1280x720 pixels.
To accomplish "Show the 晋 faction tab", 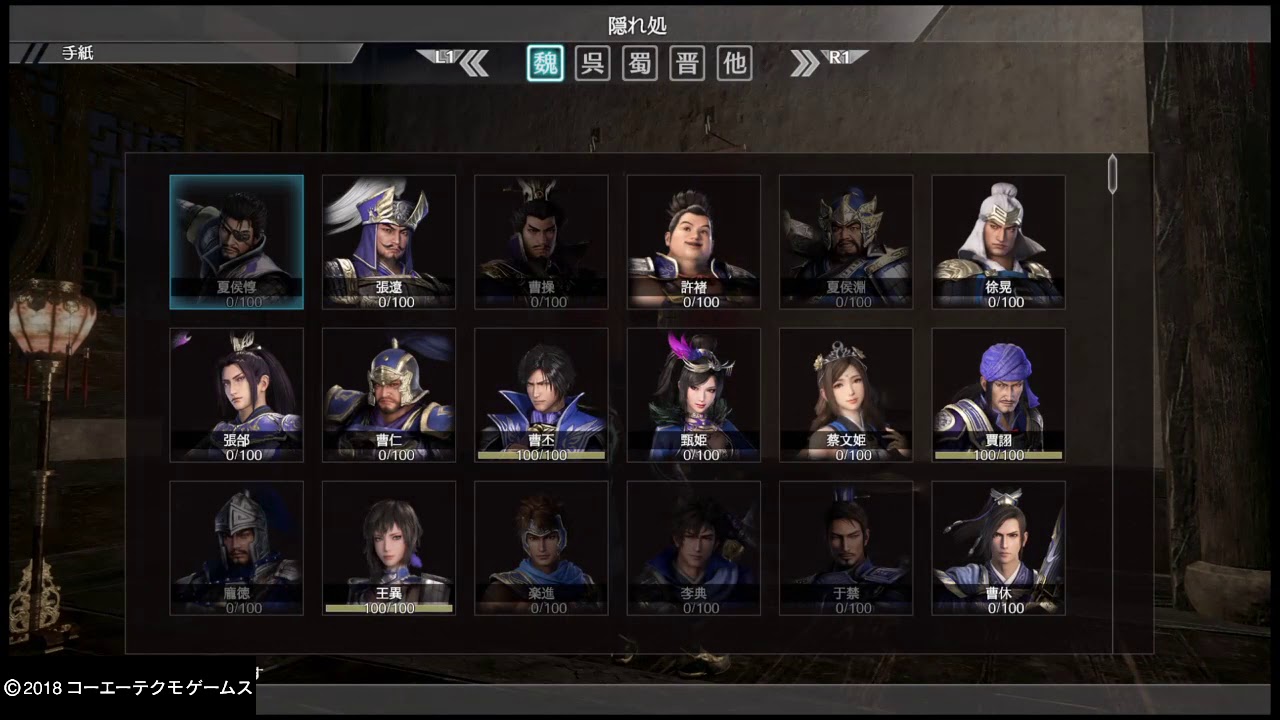I will 687,63.
